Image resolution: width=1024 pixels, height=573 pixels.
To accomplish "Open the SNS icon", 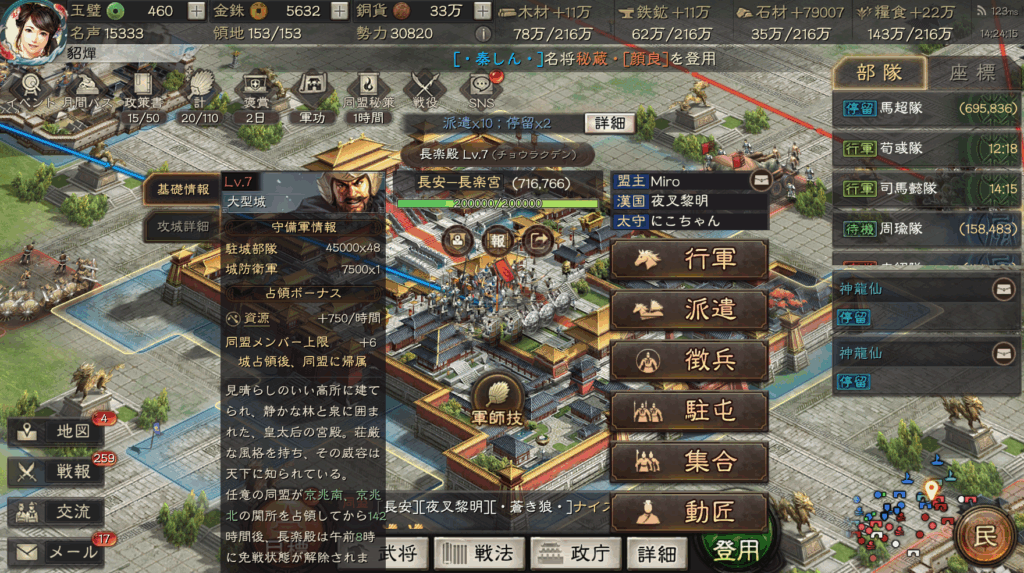I will pos(482,90).
